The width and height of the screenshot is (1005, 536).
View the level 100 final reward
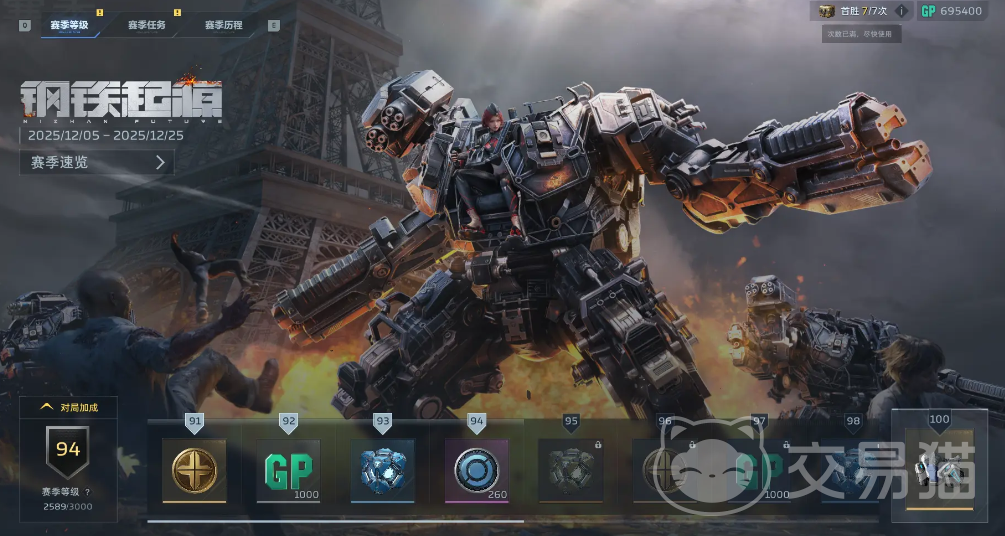[939, 468]
